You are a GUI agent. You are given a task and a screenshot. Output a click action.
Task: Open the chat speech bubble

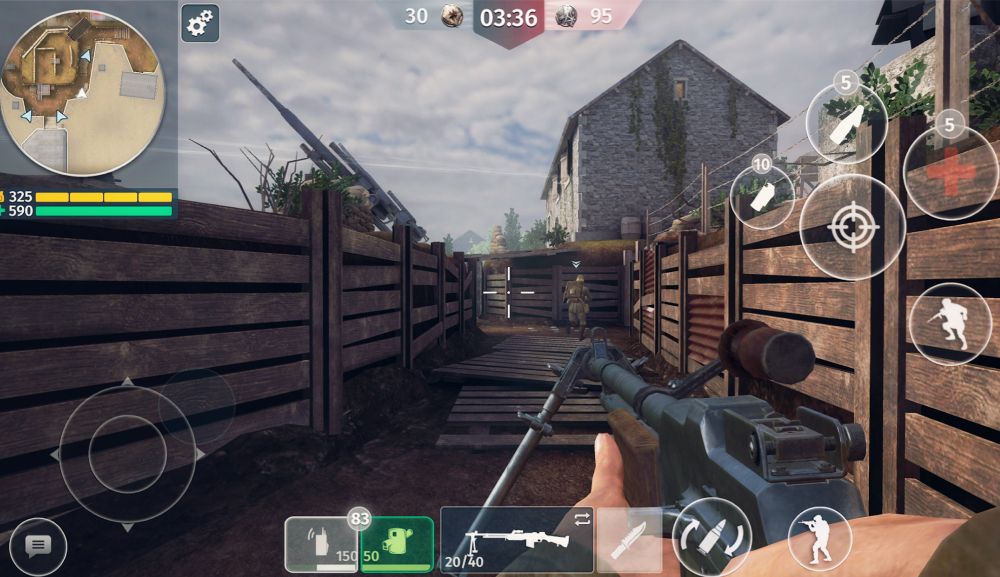coord(38,546)
